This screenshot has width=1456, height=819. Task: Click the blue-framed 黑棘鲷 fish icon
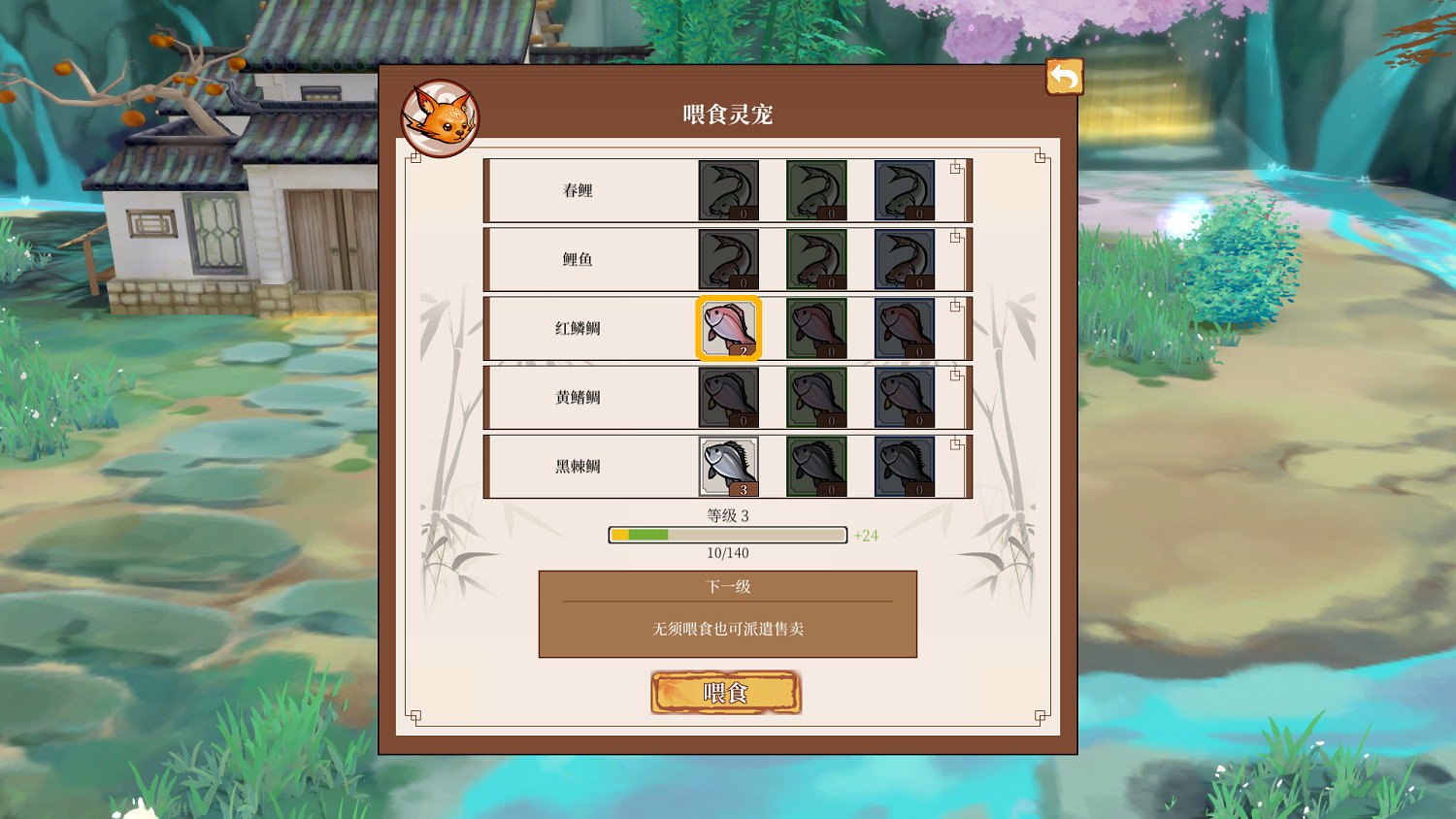click(905, 467)
